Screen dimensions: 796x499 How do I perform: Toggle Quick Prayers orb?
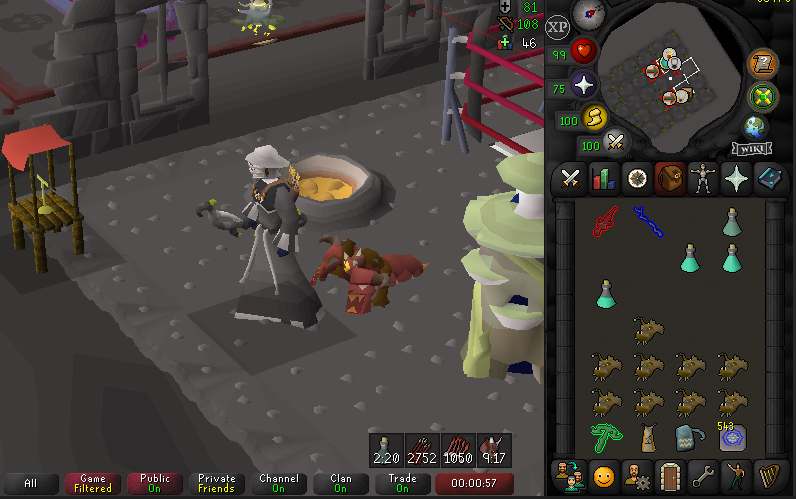(582, 87)
